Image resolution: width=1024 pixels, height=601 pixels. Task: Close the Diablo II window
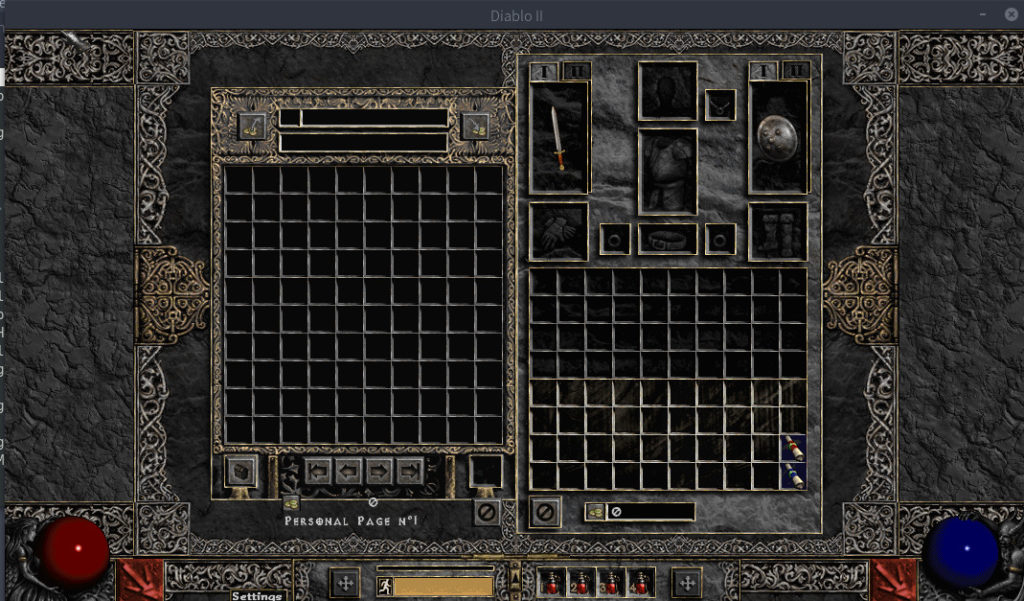(1009, 14)
